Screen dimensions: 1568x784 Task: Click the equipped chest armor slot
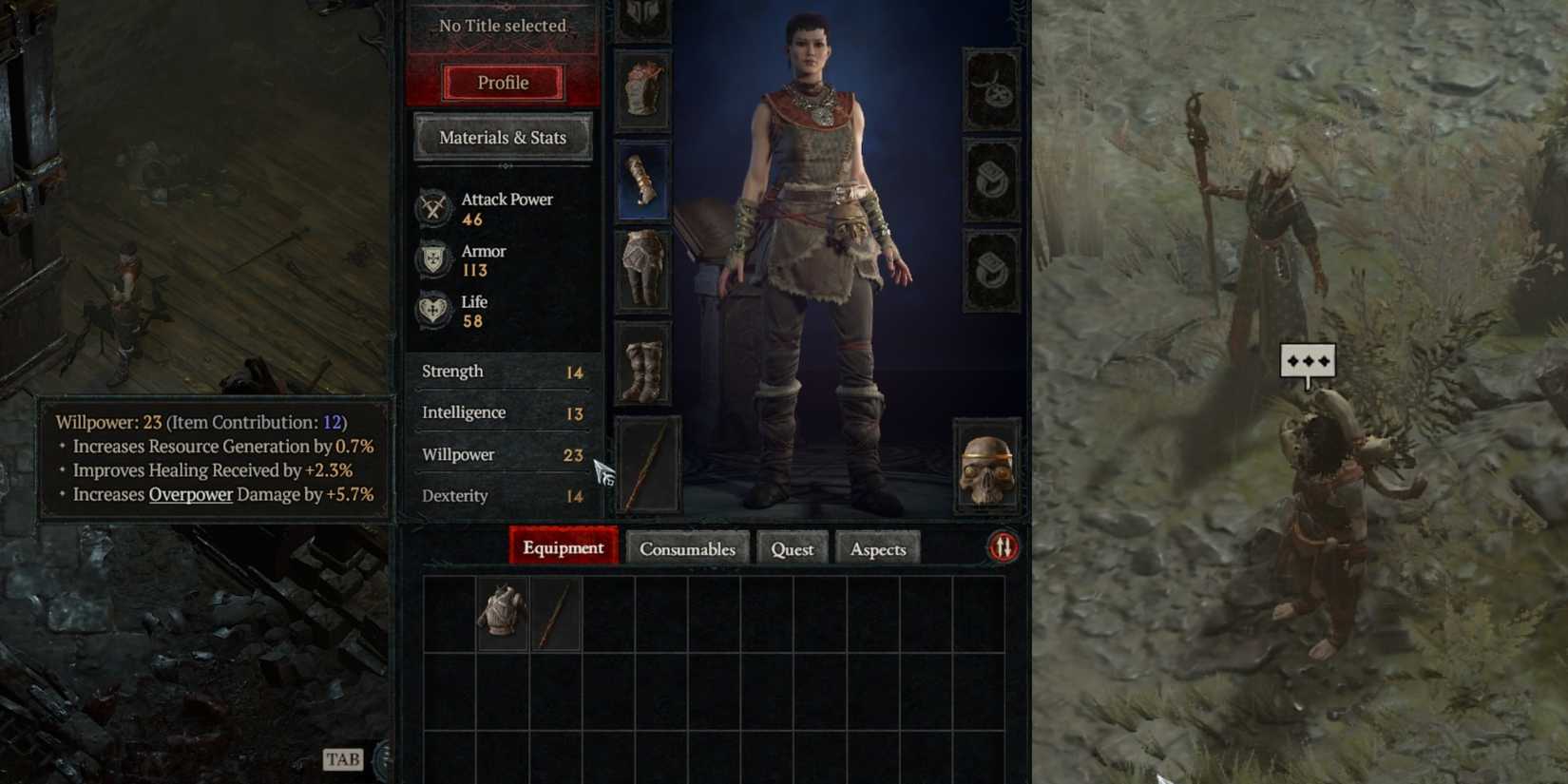tap(643, 90)
